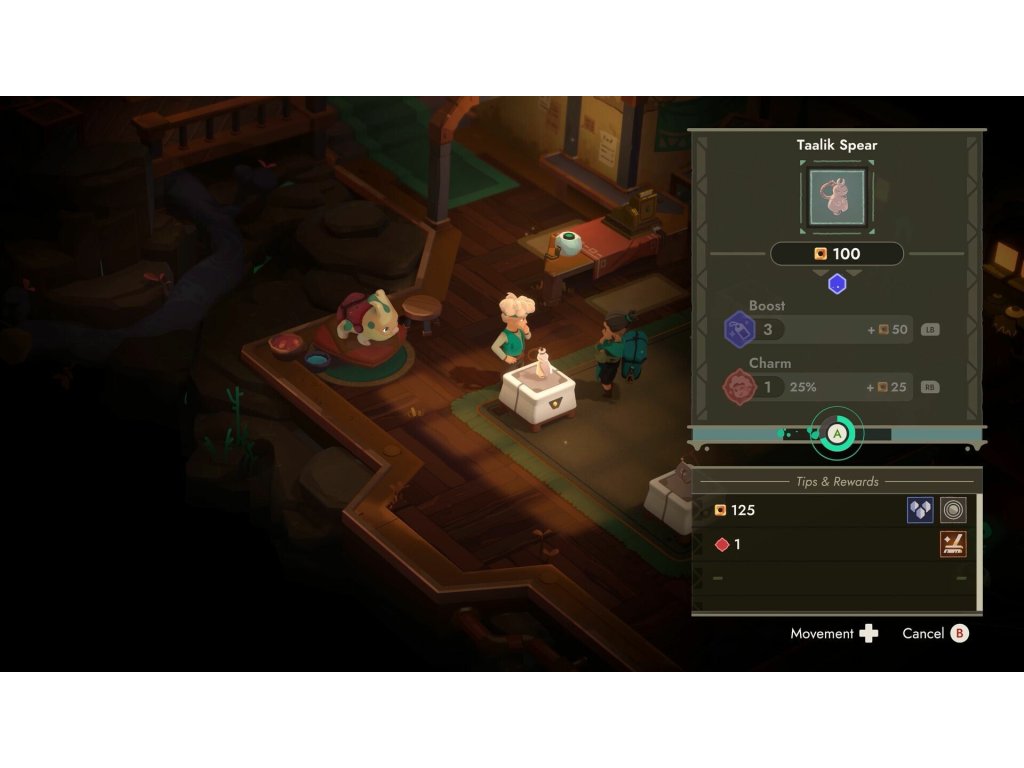Select the Taalik Spear item thumbnail
1024x768 pixels.
(837, 198)
